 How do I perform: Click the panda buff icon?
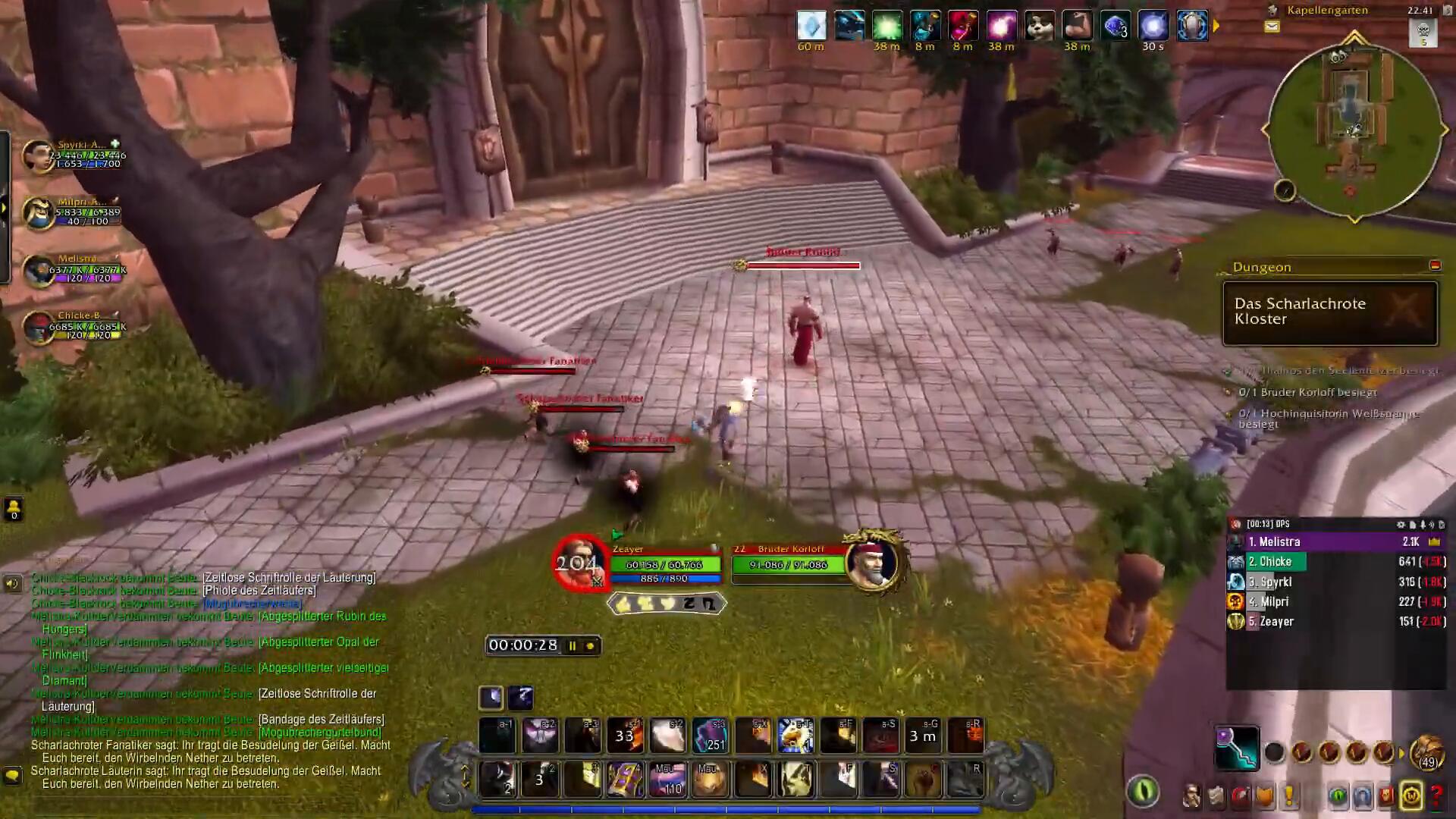click(1039, 26)
